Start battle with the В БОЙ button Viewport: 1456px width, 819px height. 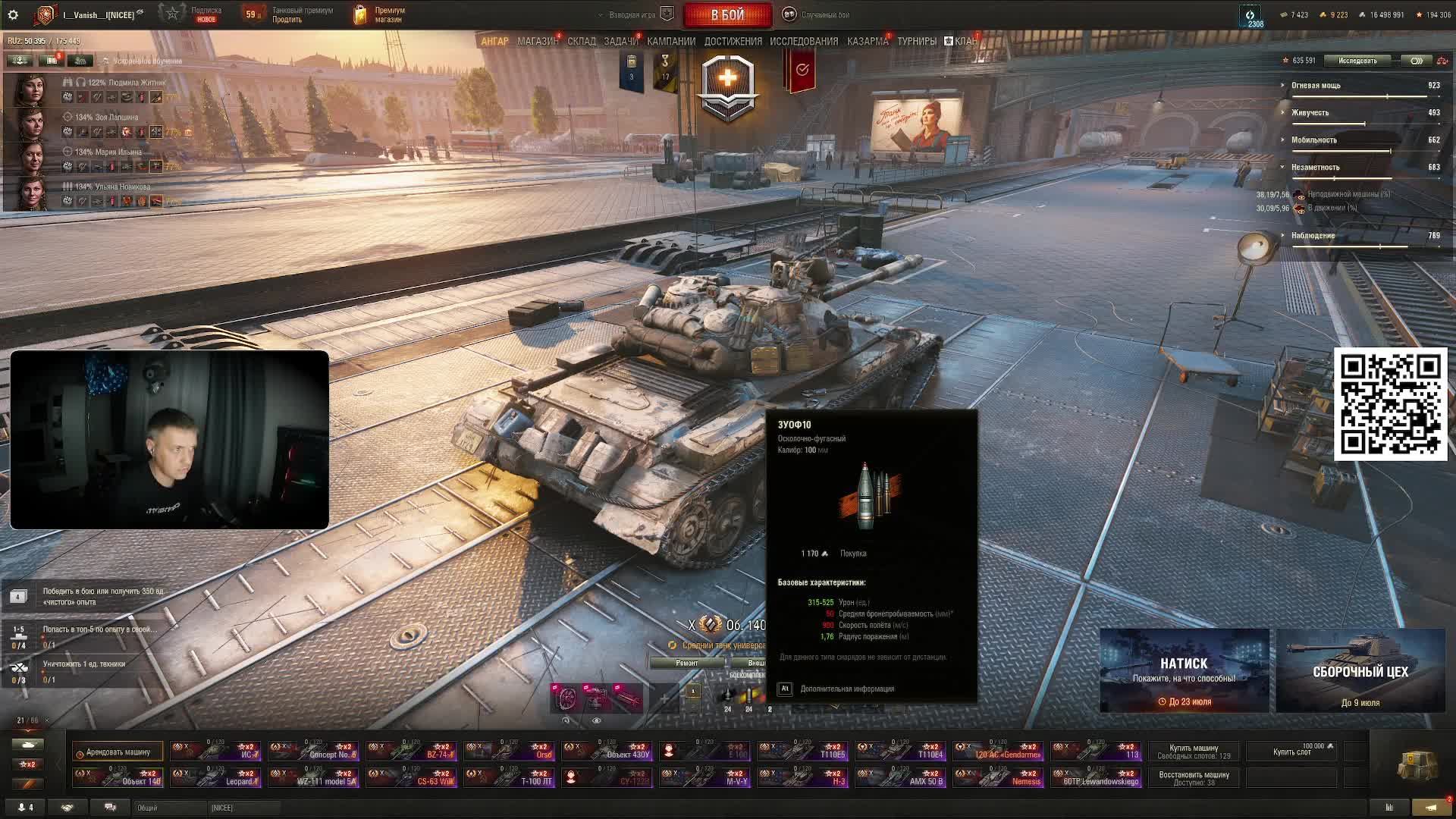click(x=727, y=14)
